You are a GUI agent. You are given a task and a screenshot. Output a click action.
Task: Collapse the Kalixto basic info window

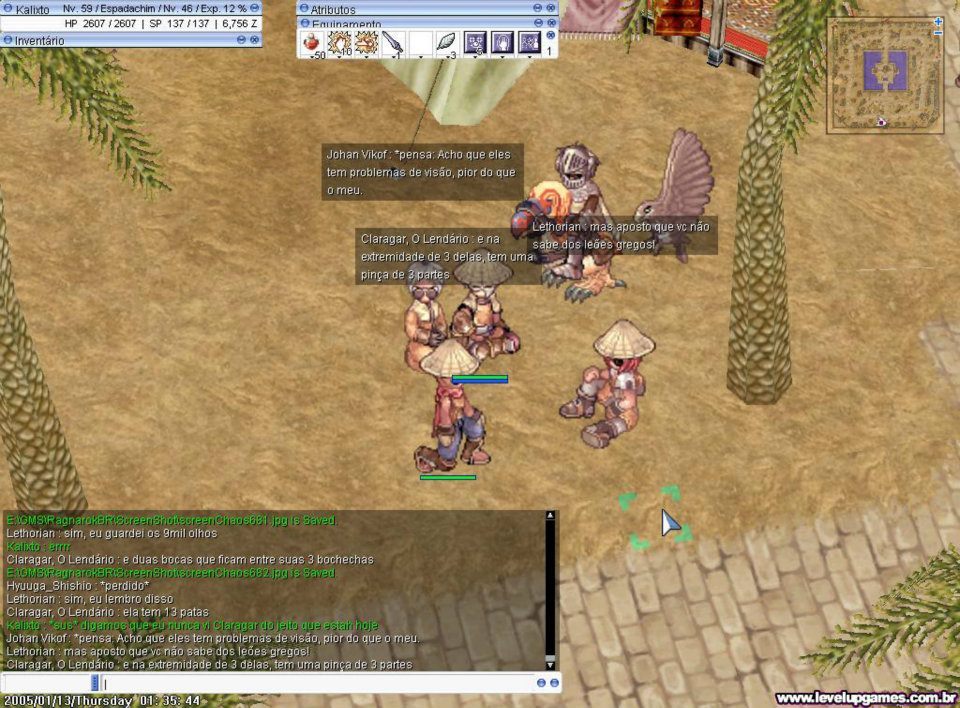(x=255, y=8)
